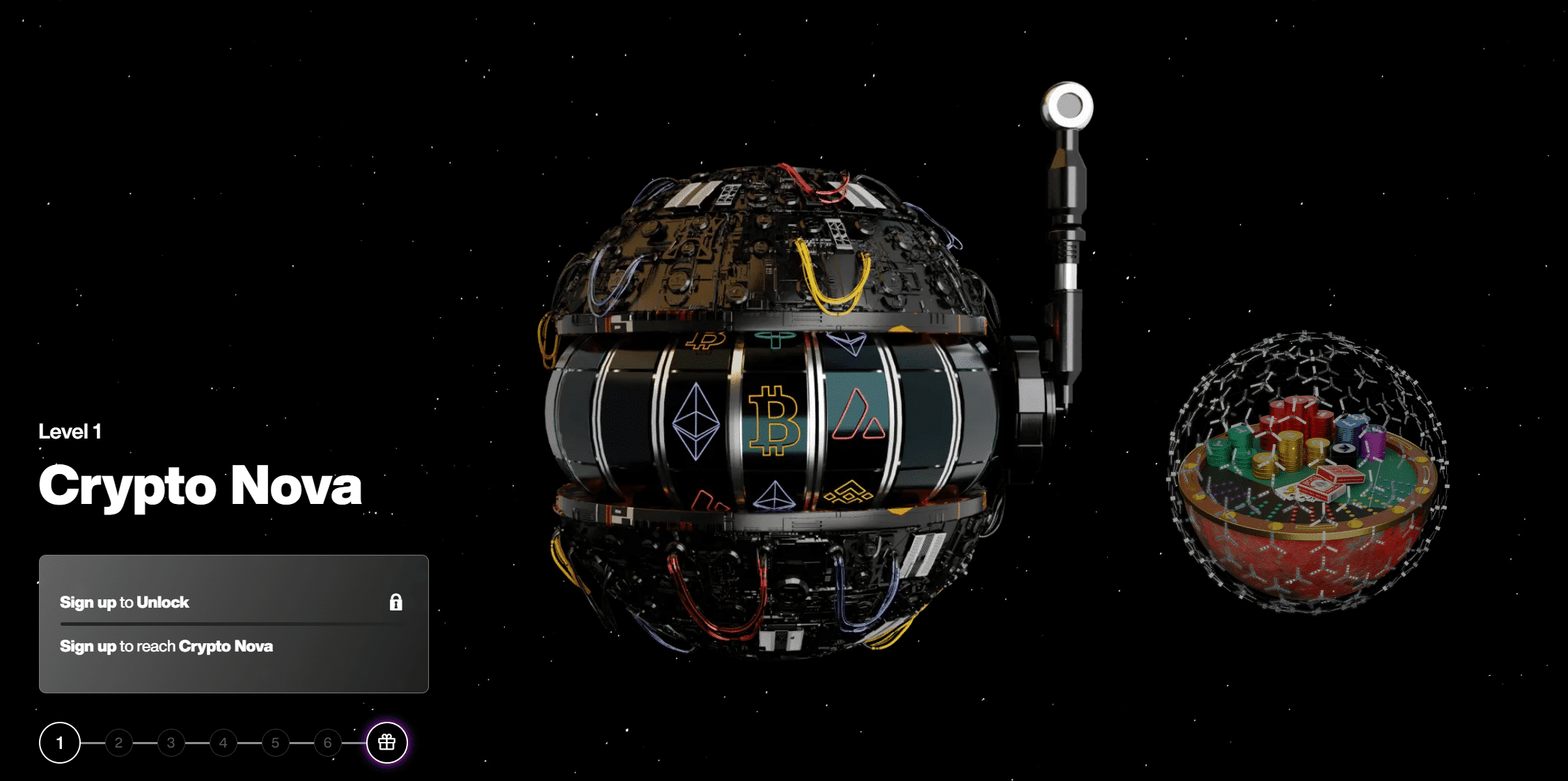The width and height of the screenshot is (1568, 781).
Task: Click Sign up to reach Crypto Nova
Action: tap(166, 647)
